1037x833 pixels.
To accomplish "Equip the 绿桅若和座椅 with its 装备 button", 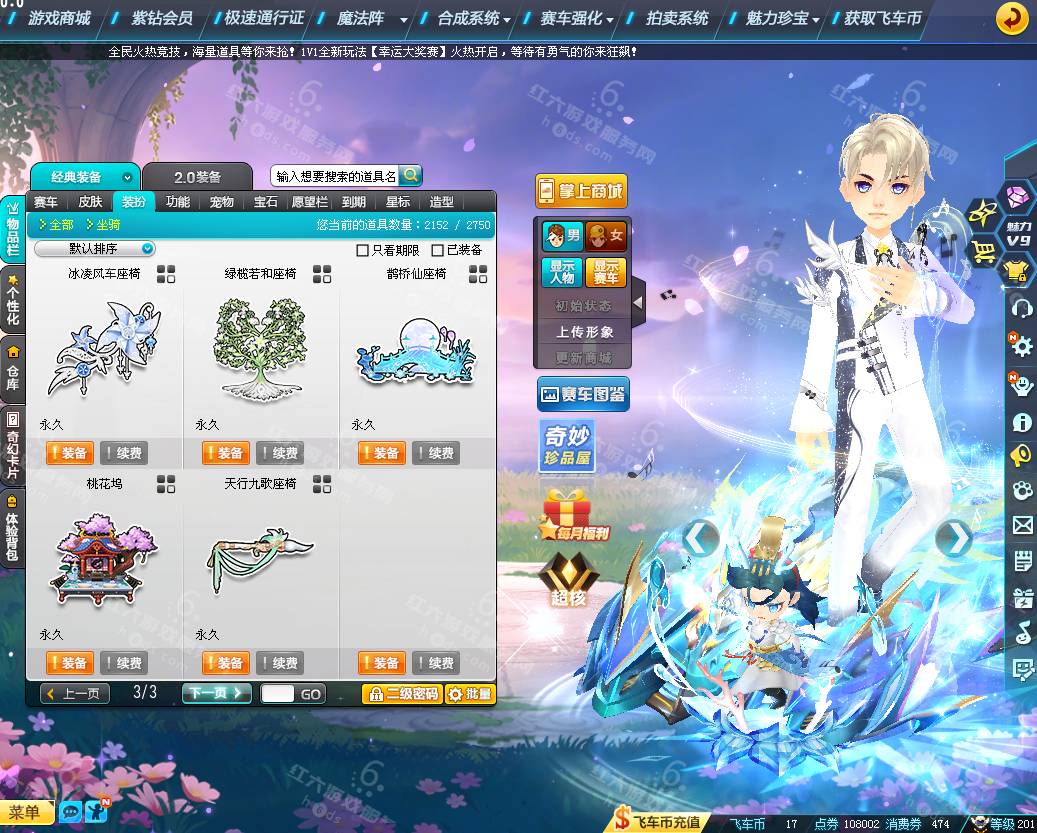I will coord(225,453).
